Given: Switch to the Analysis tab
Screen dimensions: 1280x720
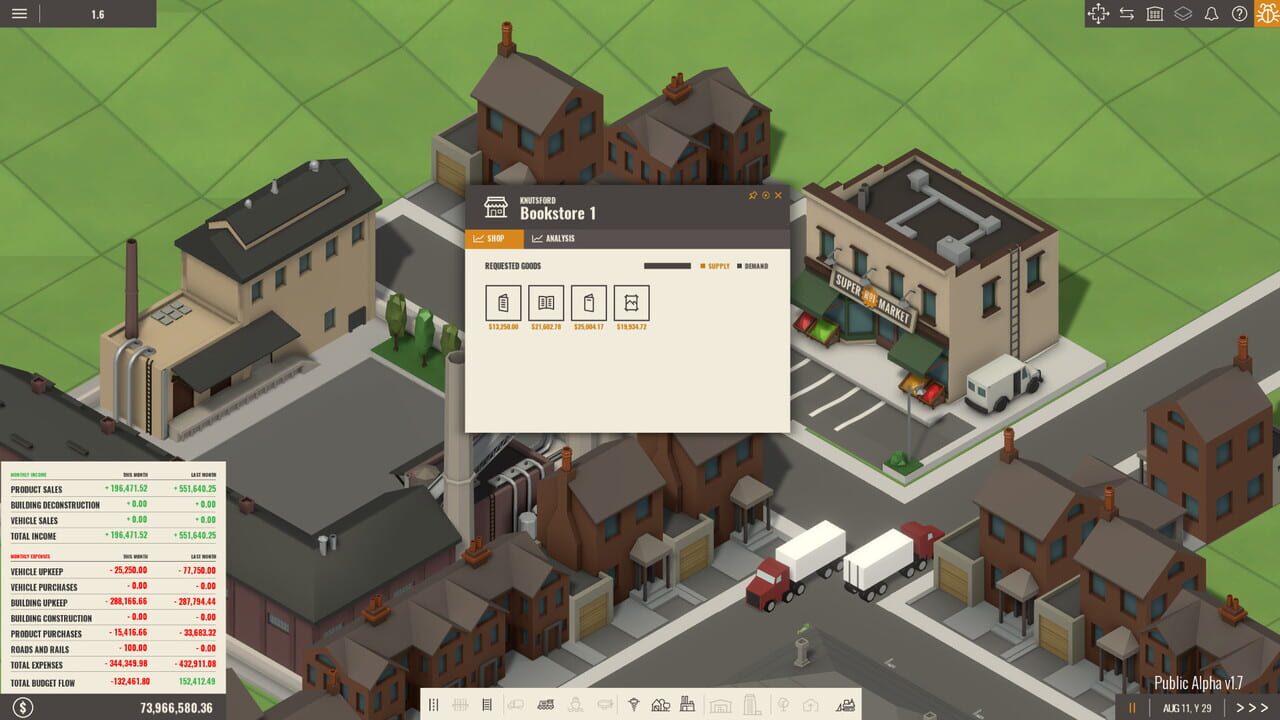Looking at the screenshot, I should click(553, 239).
